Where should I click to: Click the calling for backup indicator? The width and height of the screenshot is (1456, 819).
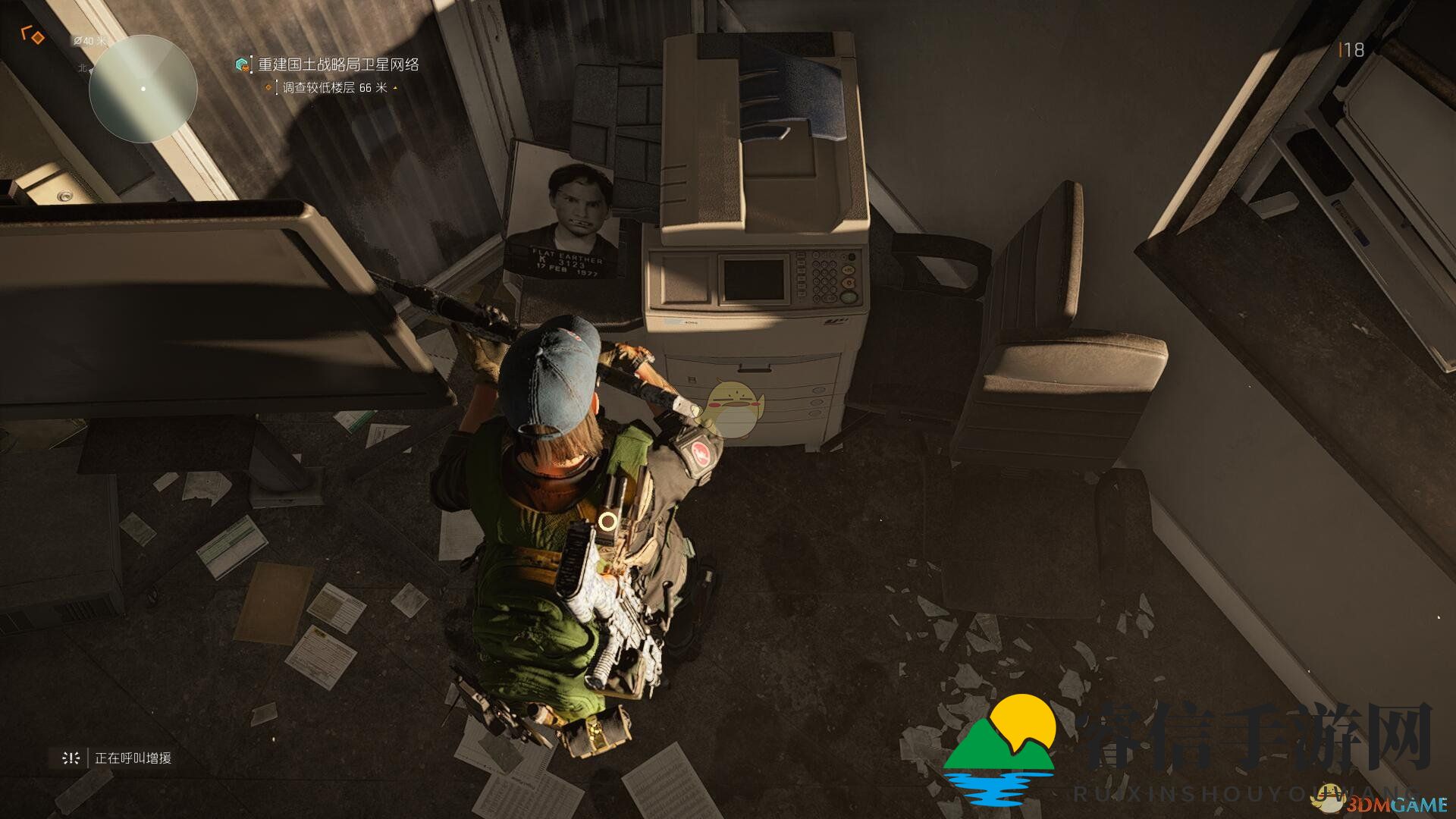click(x=114, y=758)
